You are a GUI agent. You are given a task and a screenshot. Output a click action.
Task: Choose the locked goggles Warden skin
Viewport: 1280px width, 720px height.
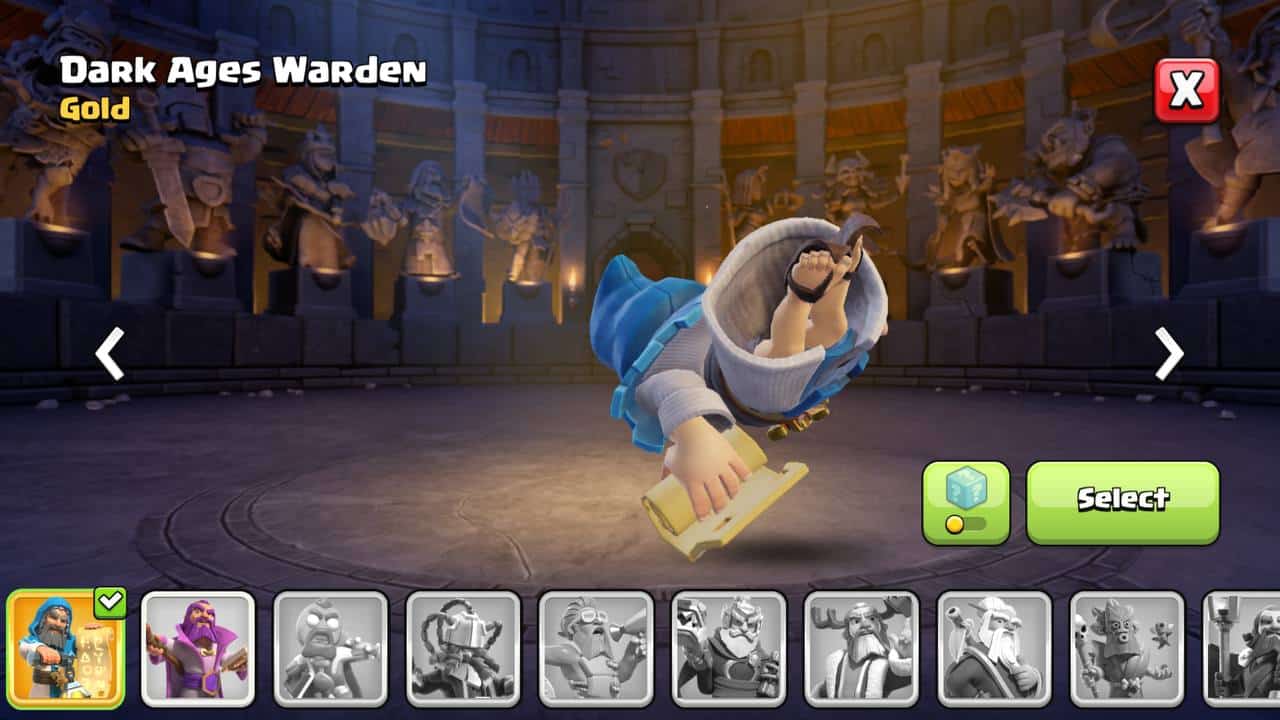[596, 649]
